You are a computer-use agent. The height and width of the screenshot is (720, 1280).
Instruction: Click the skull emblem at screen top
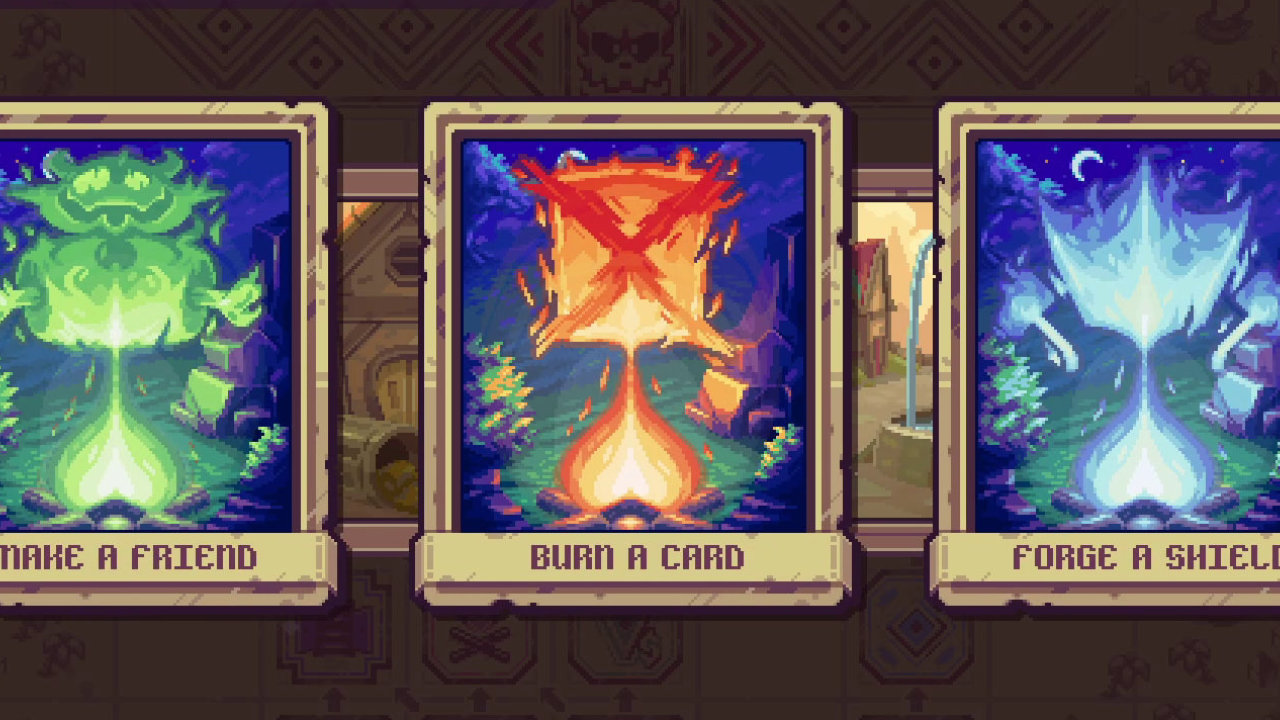click(x=625, y=40)
